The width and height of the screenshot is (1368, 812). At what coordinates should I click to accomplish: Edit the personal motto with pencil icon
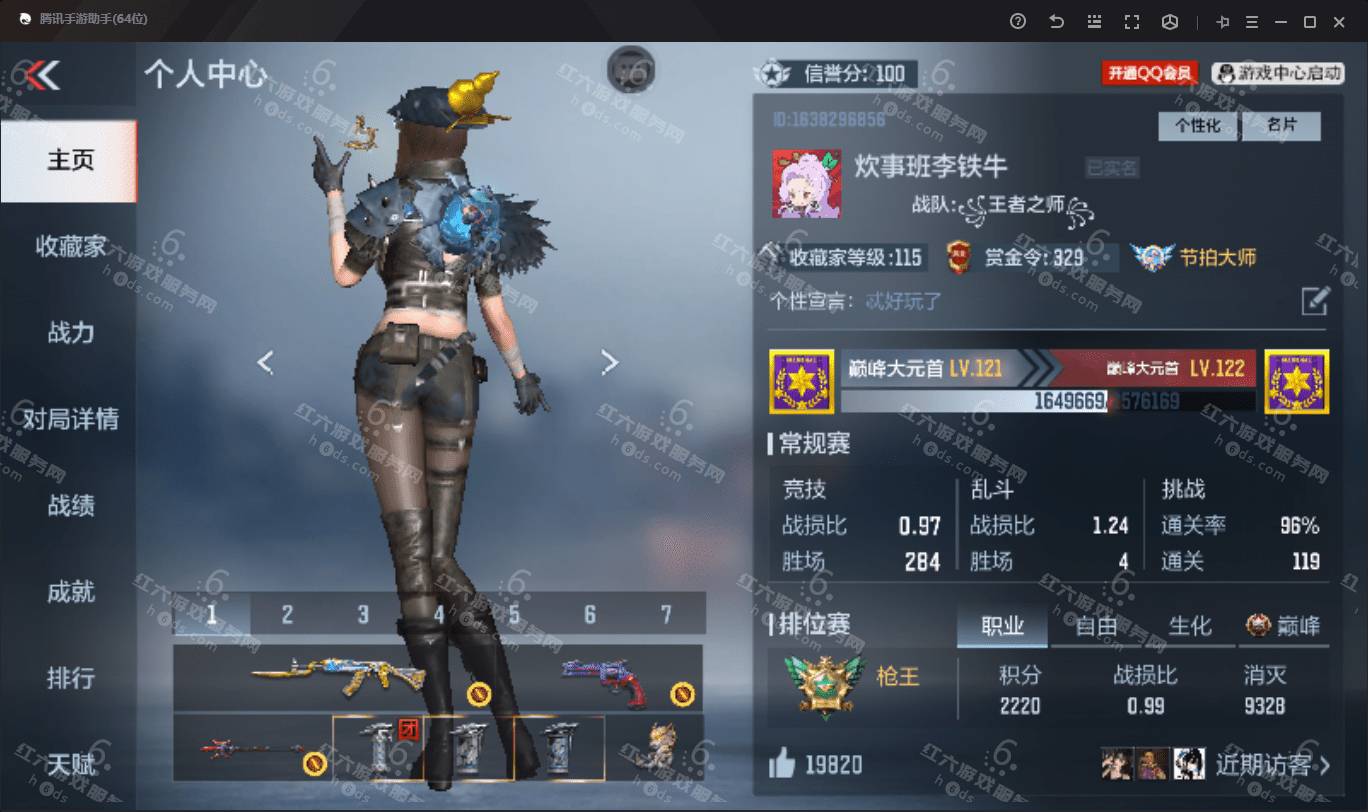click(1314, 301)
